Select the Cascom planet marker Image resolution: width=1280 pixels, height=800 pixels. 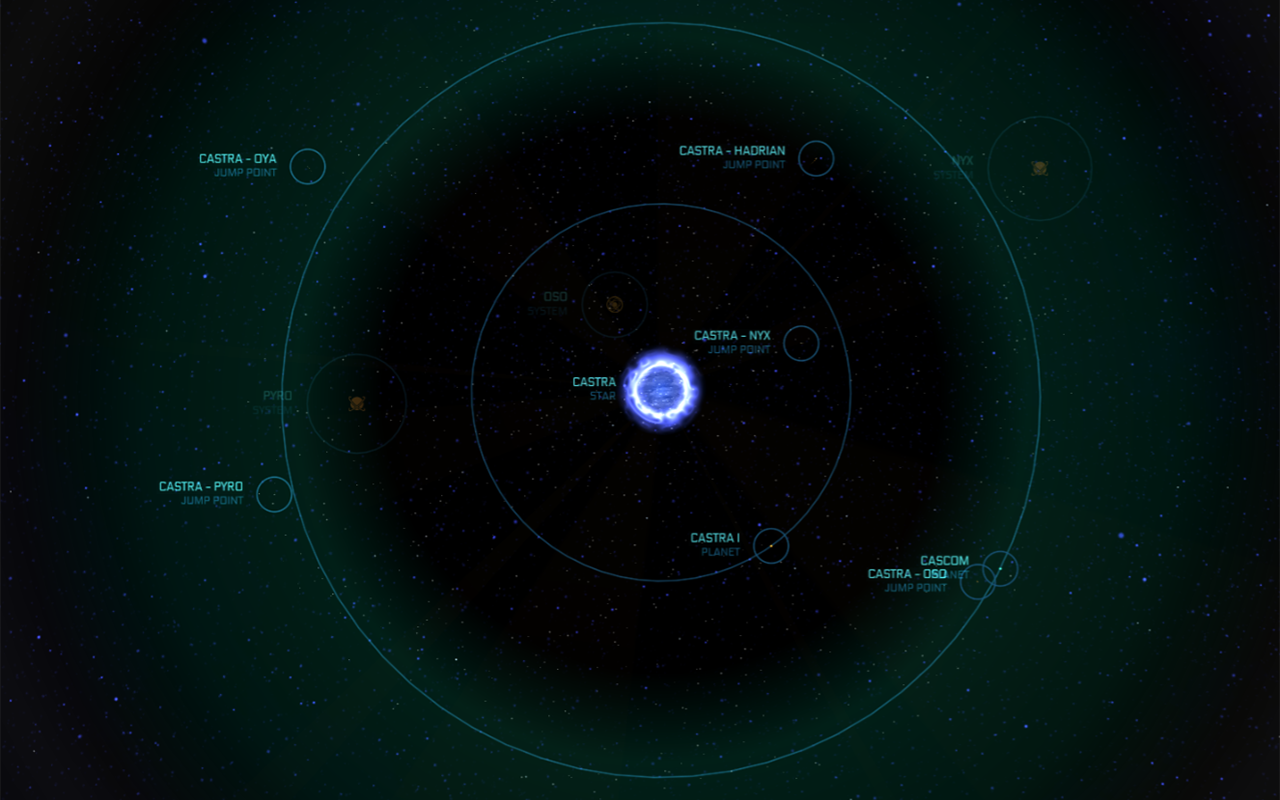[1000, 568]
